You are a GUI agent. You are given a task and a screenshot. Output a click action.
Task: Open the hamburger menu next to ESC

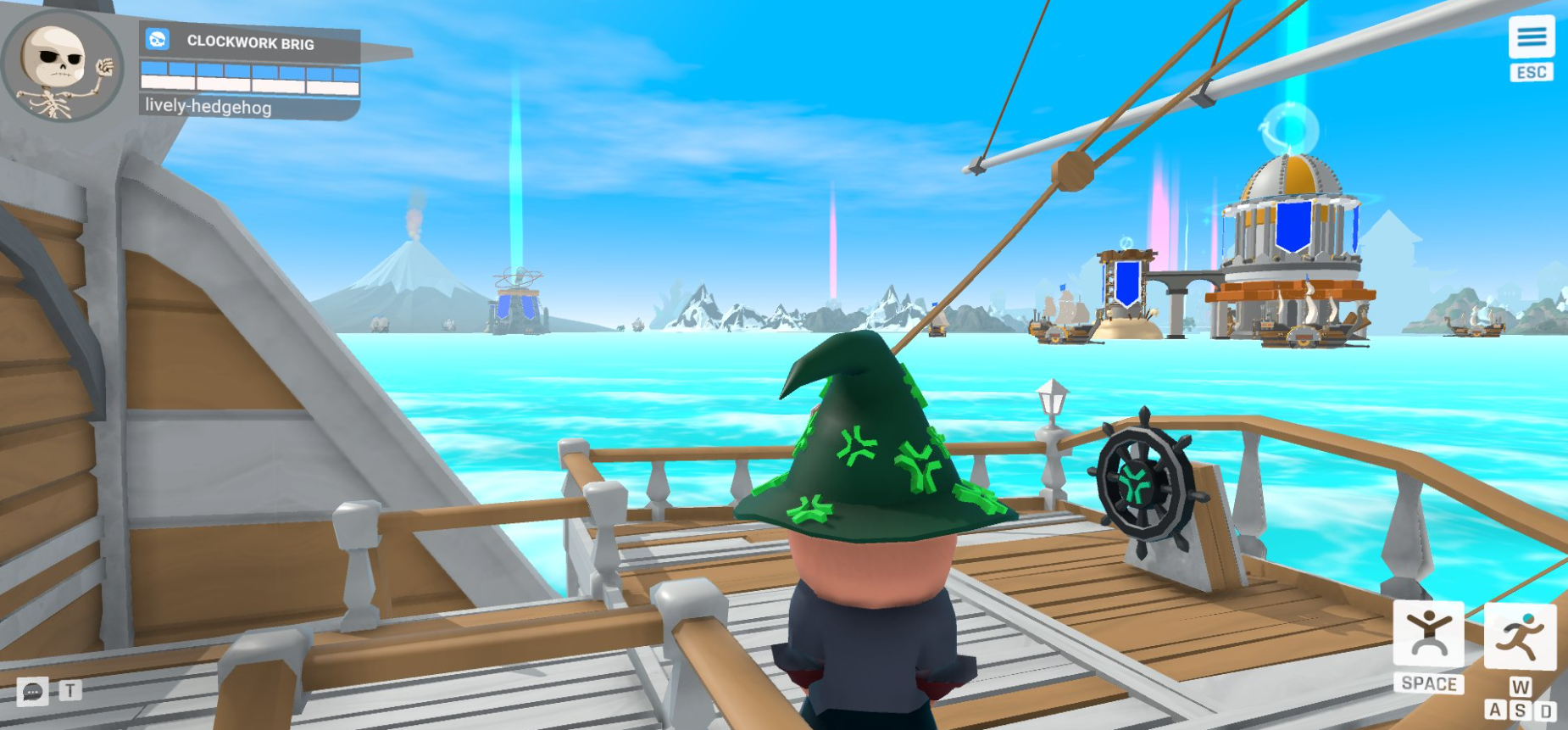[x=1532, y=36]
